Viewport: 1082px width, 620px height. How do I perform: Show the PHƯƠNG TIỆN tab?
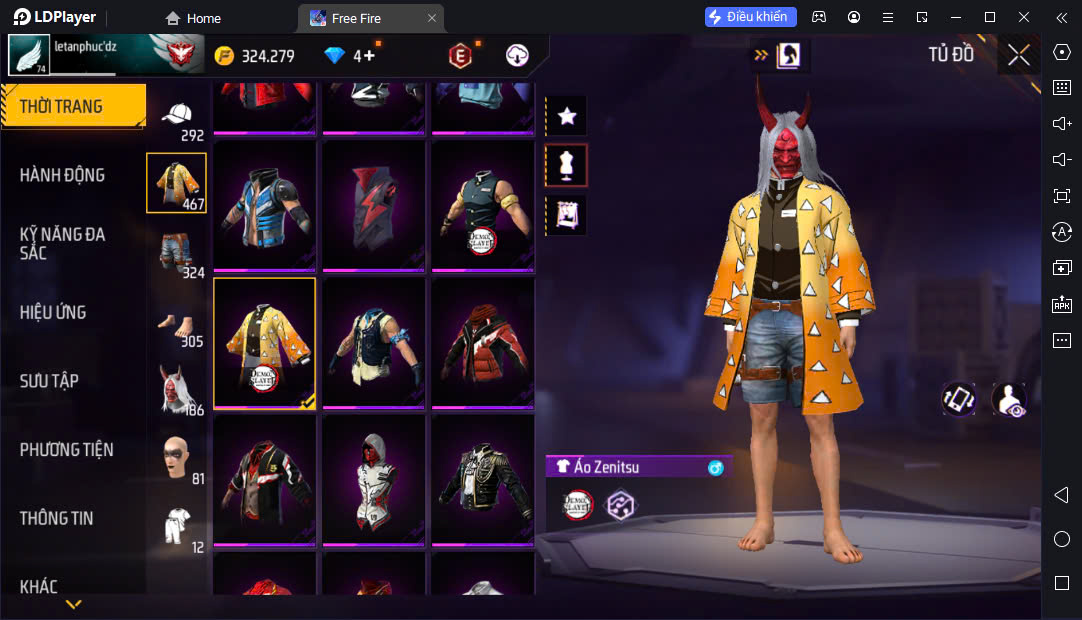66,449
